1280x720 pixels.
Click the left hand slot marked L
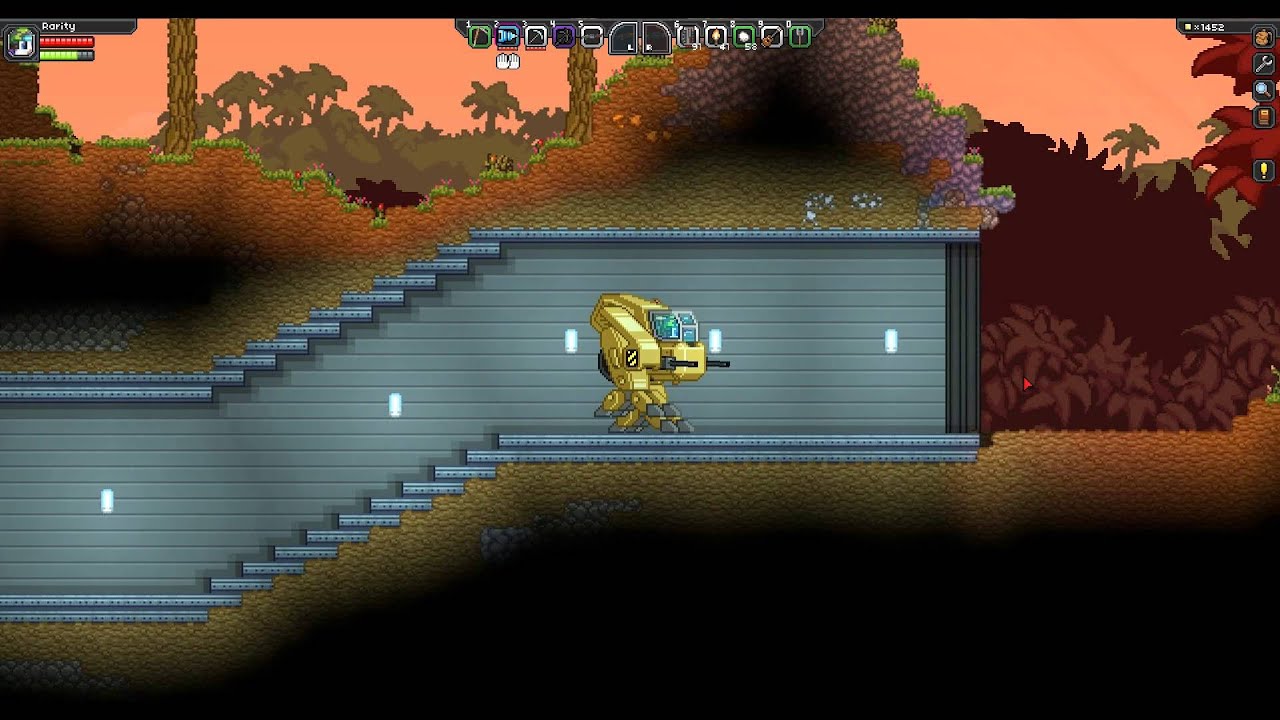pos(624,38)
